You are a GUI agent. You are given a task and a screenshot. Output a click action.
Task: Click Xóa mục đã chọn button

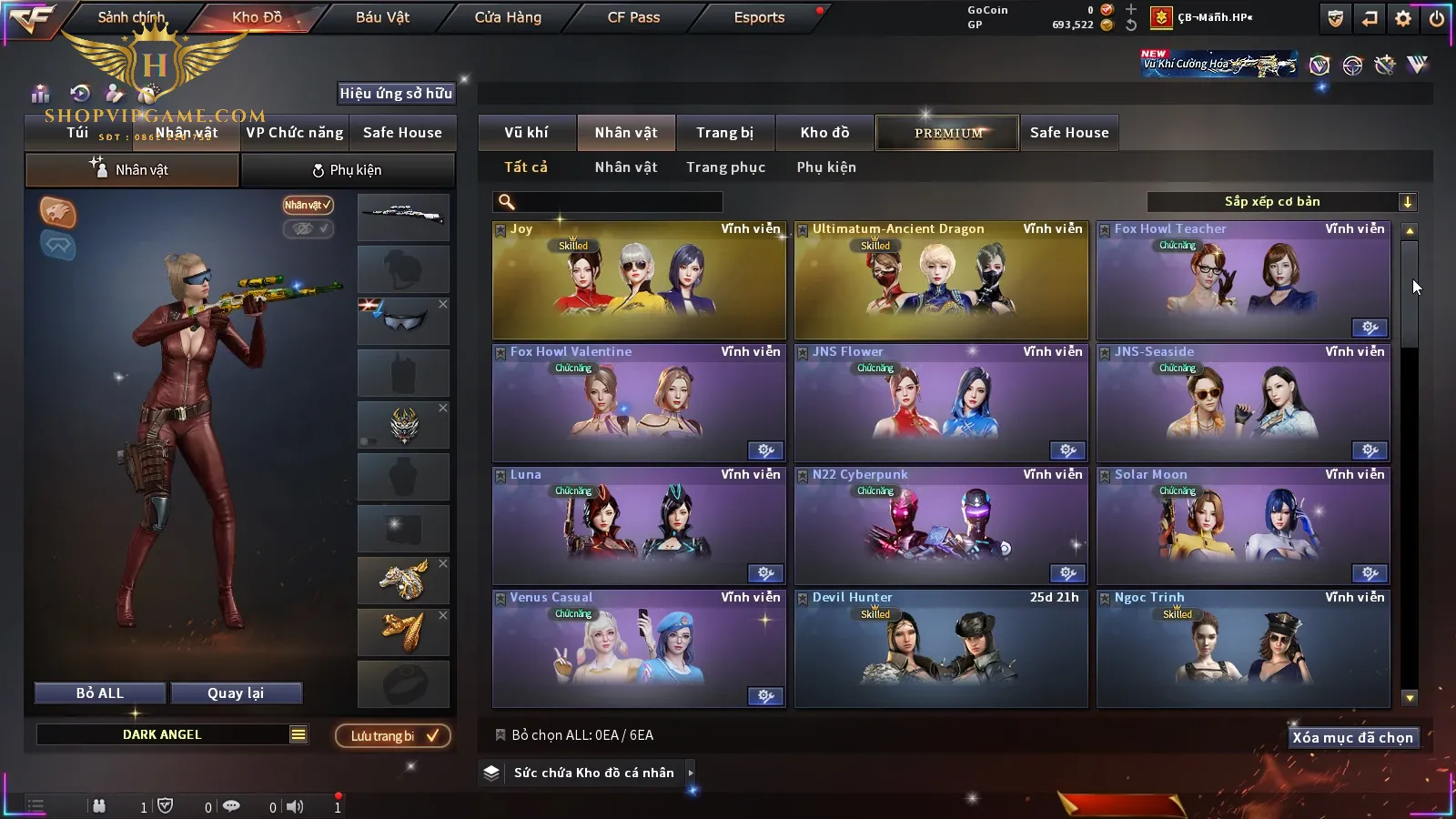[x=1352, y=738]
